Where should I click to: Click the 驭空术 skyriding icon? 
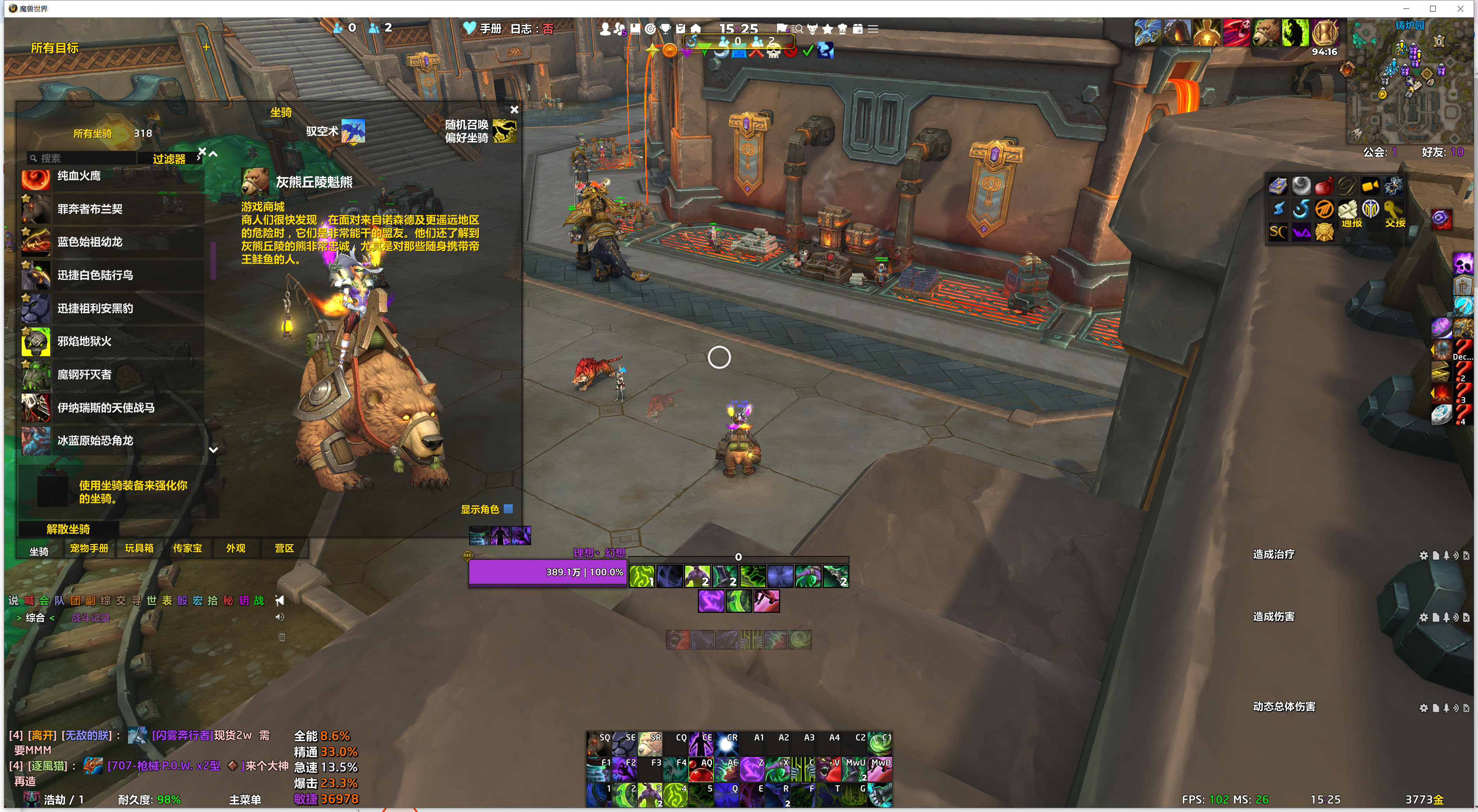pyautogui.click(x=353, y=131)
